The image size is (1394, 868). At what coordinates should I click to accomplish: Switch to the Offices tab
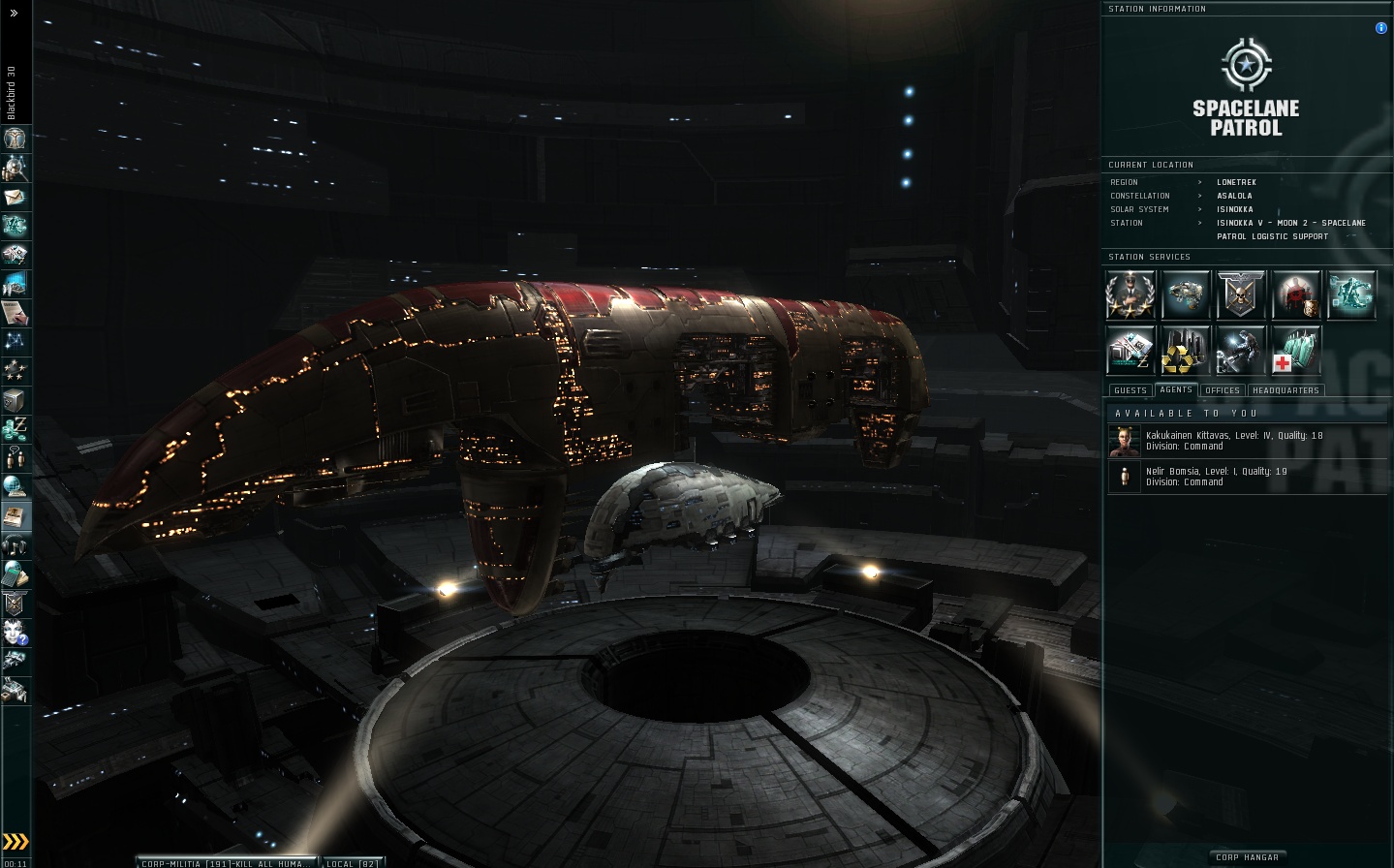[1223, 390]
